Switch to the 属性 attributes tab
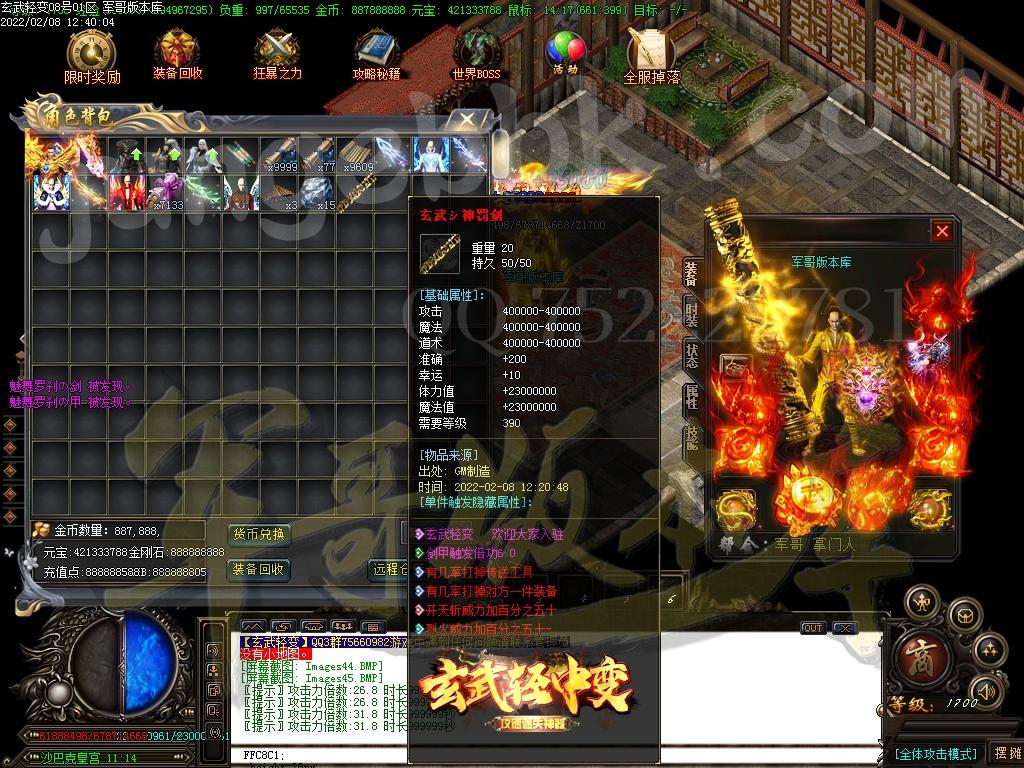The height and width of the screenshot is (768, 1024). (691, 397)
